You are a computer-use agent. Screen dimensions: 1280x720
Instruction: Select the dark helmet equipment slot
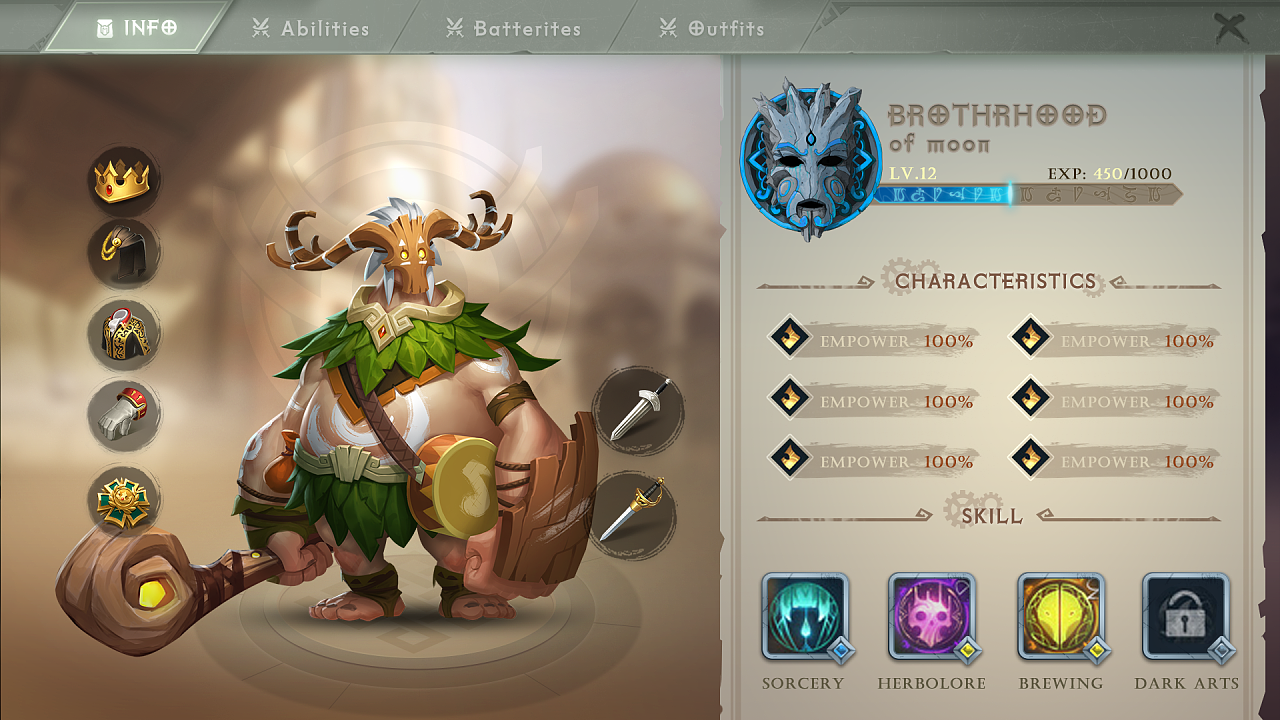[123, 254]
